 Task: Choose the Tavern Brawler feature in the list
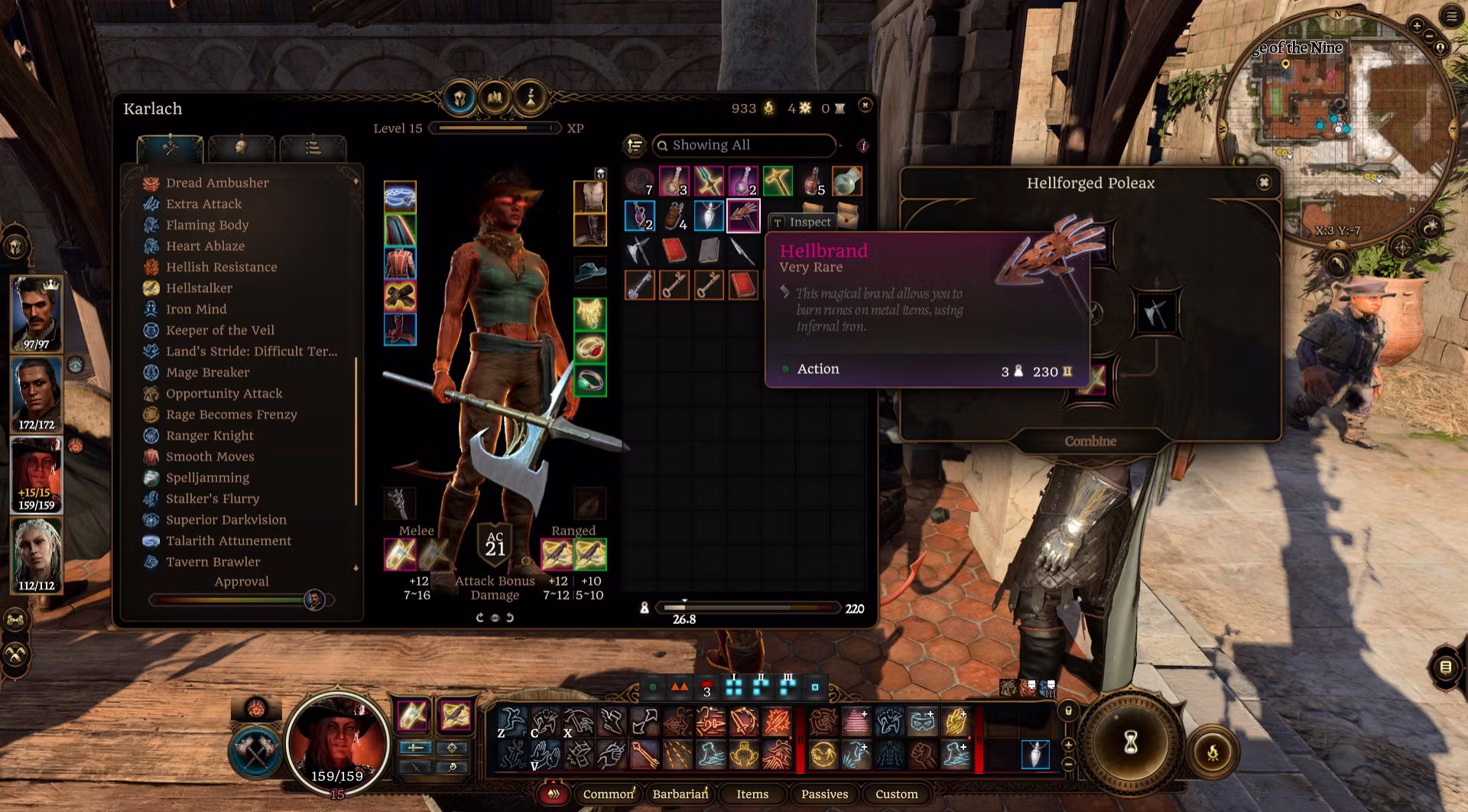tap(213, 562)
